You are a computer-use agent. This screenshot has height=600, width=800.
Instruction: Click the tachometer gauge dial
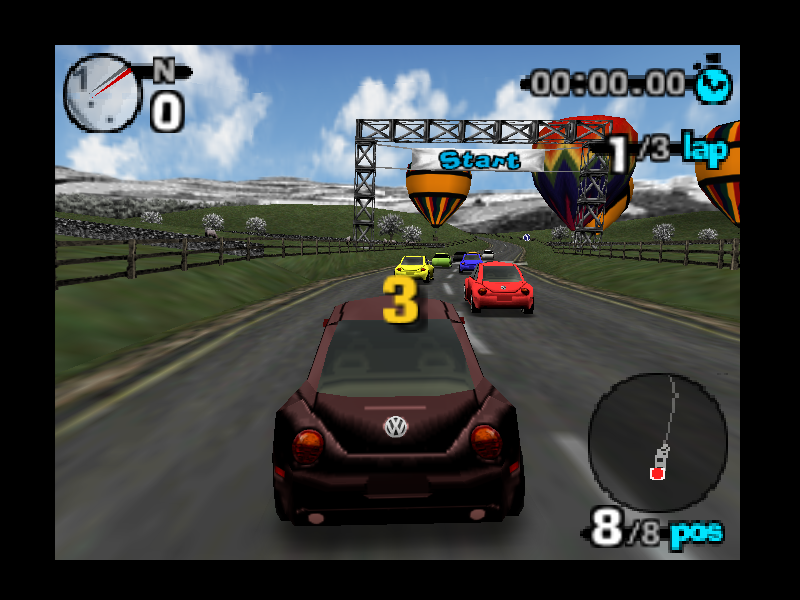click(x=102, y=92)
